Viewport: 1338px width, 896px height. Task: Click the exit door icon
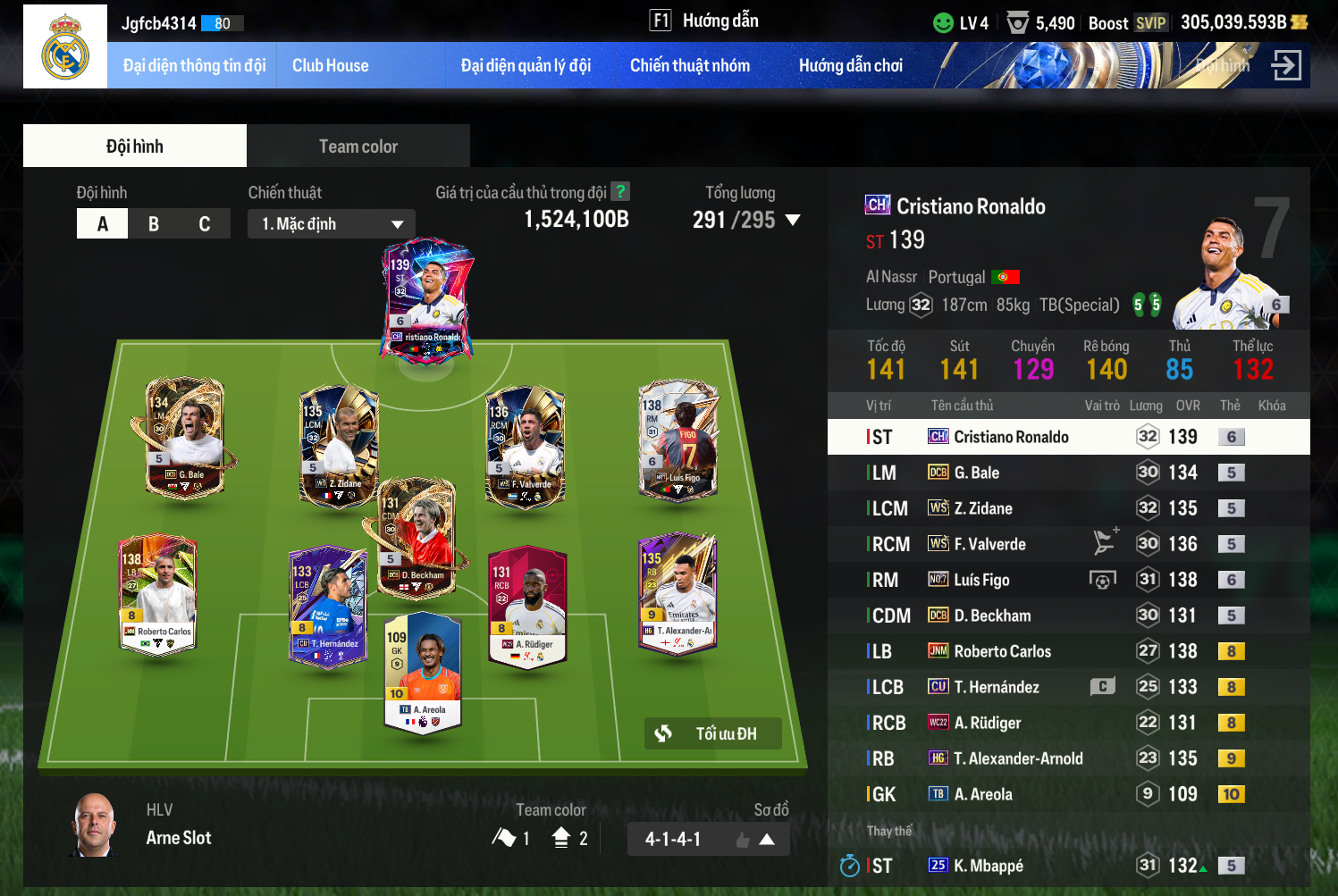(x=1286, y=65)
